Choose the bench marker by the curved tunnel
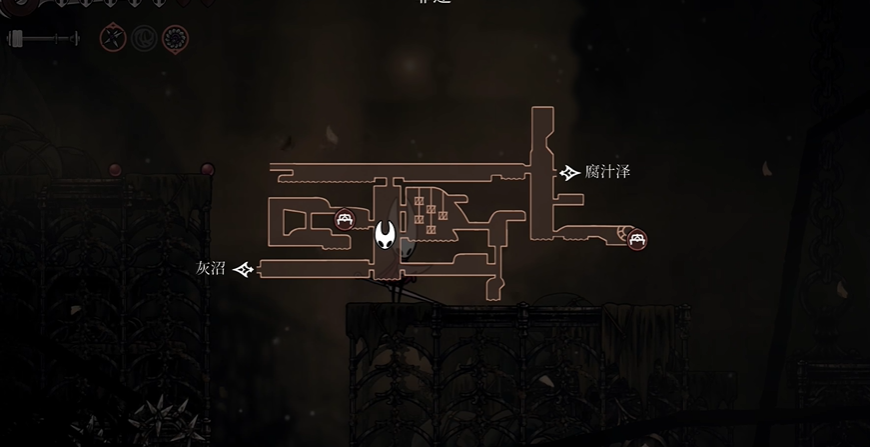 (637, 239)
